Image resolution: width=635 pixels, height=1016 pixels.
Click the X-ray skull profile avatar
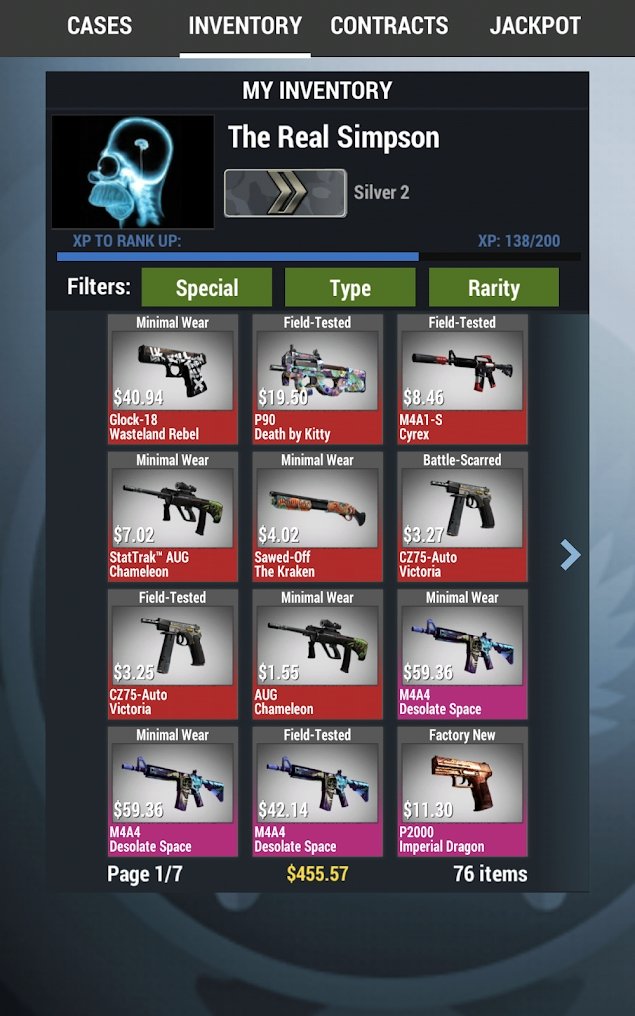(133, 172)
